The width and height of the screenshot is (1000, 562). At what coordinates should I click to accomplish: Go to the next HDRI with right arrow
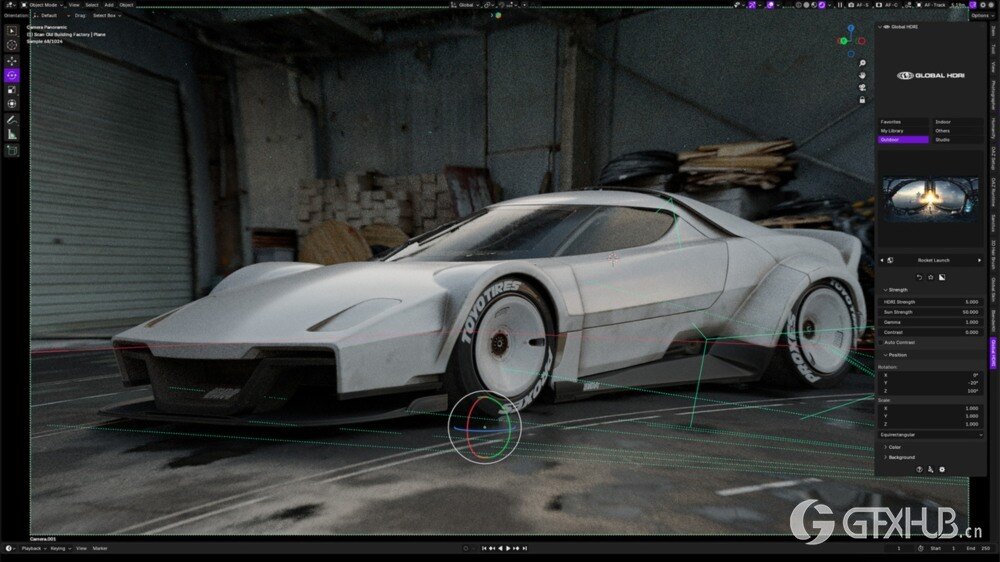(x=979, y=260)
